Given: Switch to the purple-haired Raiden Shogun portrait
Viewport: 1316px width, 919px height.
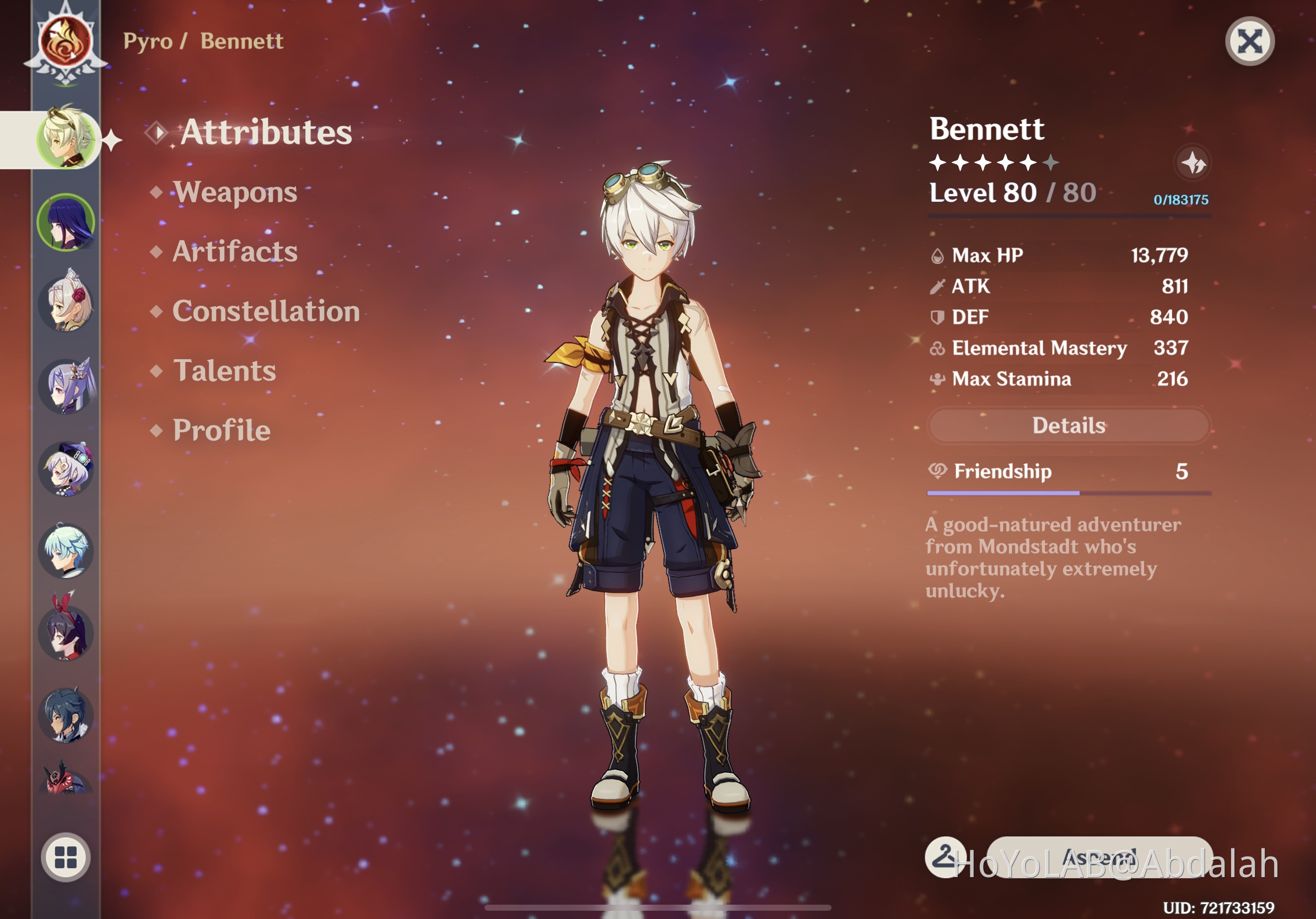Looking at the screenshot, I should [66, 222].
